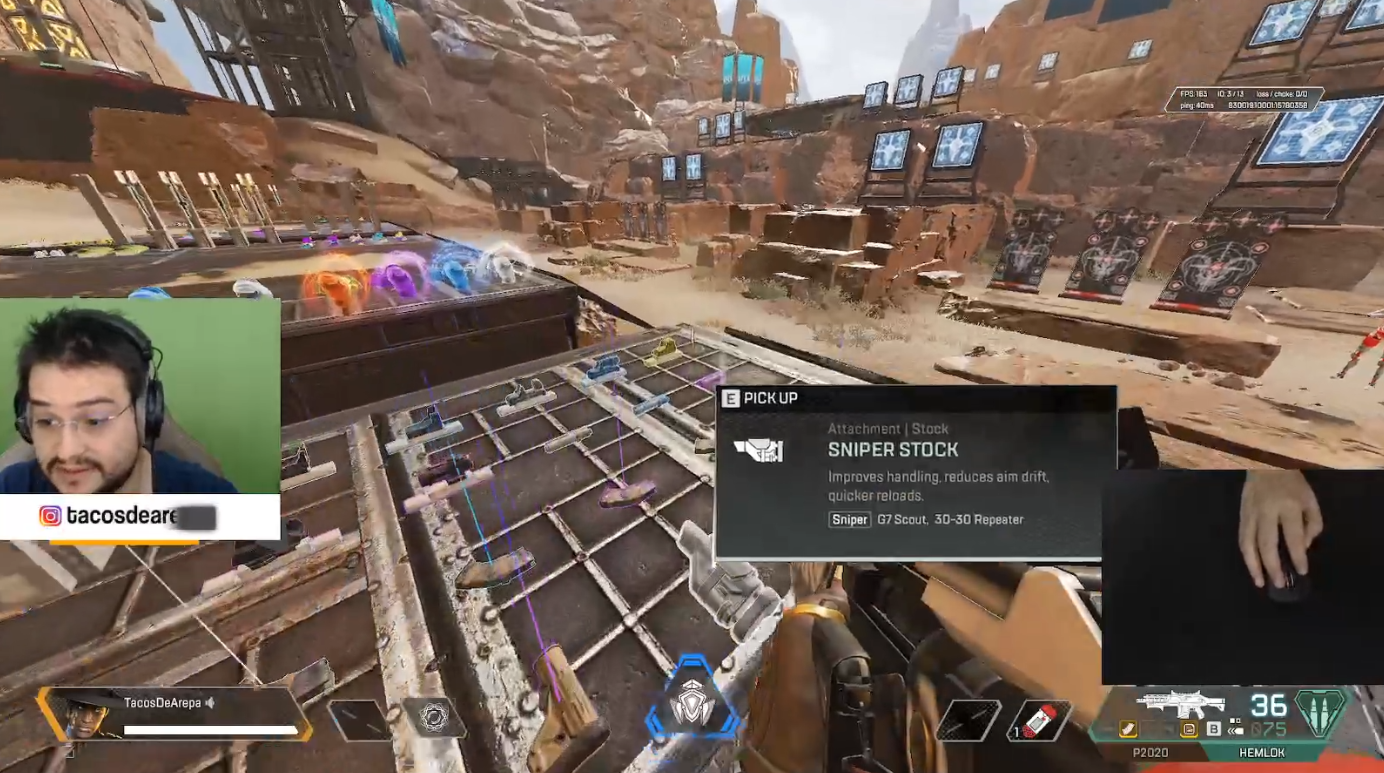Click the Sniper Stock attachment icon
The image size is (1384, 773).
tap(758, 451)
